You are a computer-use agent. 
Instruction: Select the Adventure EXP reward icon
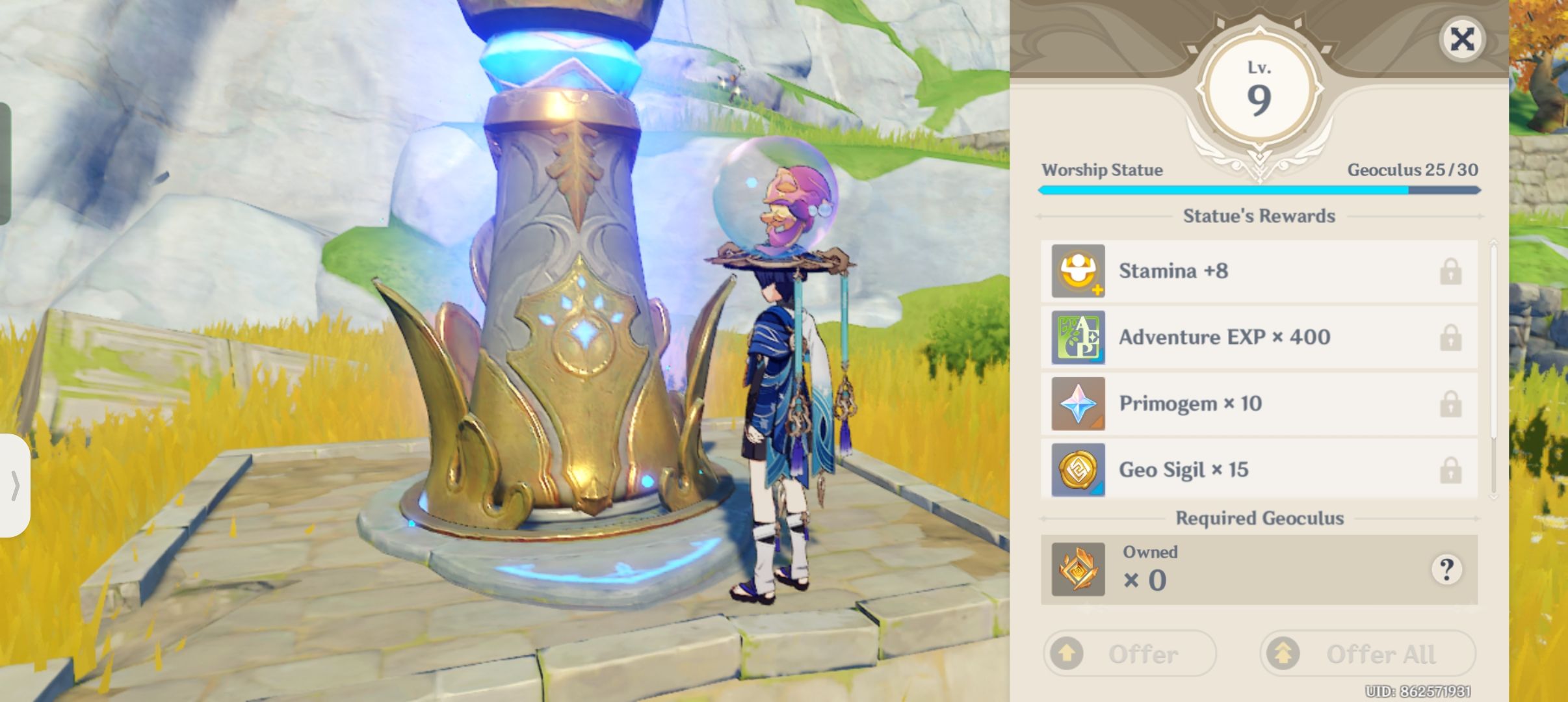click(1079, 337)
